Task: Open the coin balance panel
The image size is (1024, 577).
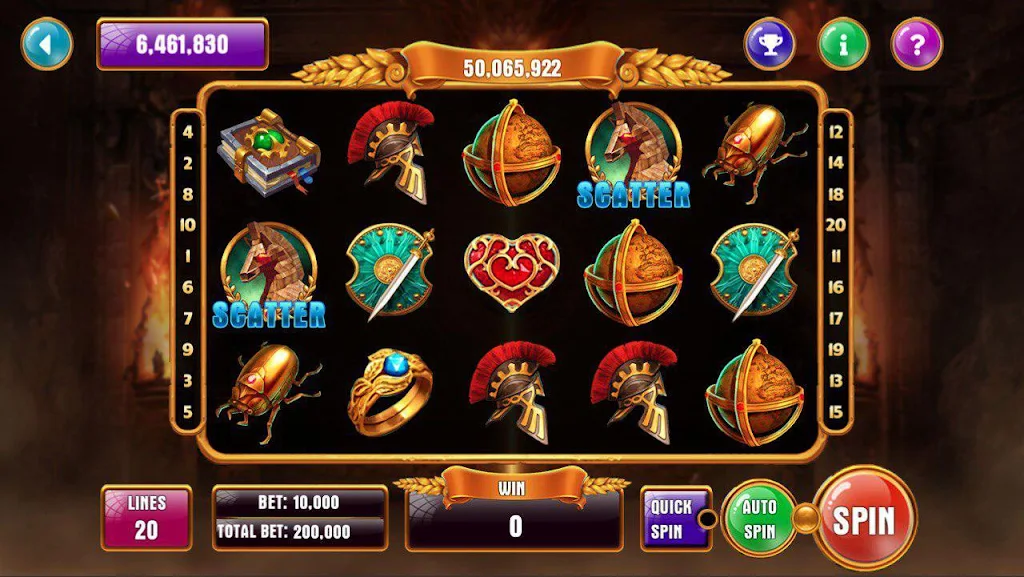Action: pos(182,44)
